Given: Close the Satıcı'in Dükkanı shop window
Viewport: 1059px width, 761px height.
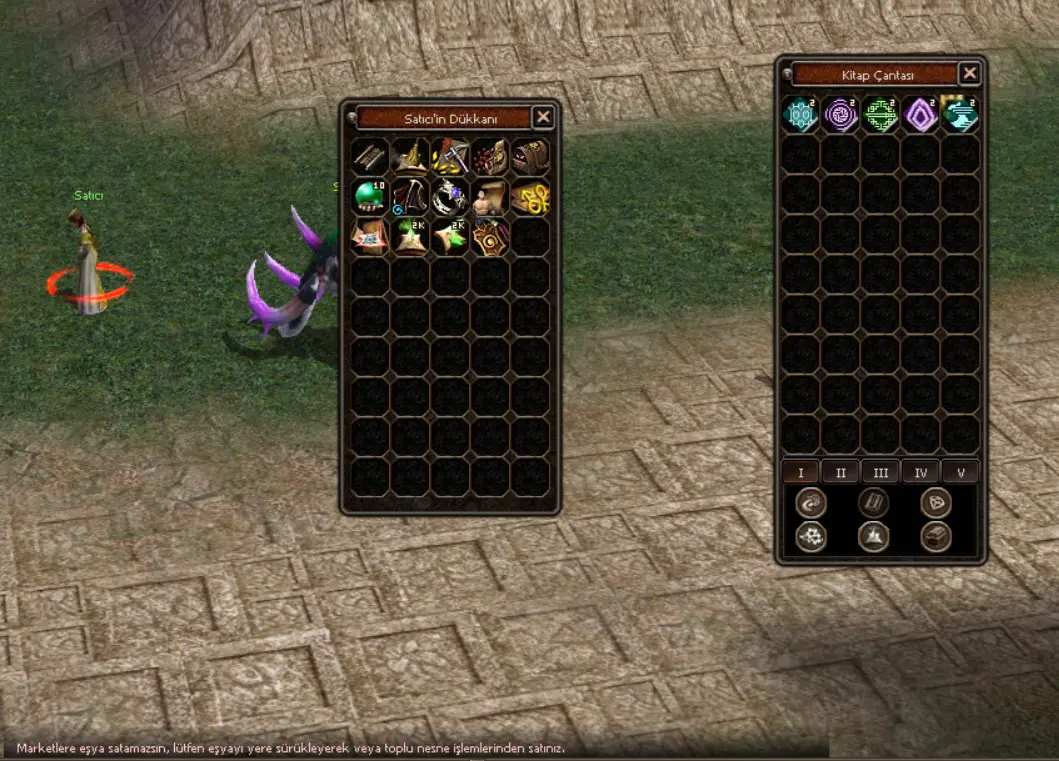Looking at the screenshot, I should click(x=543, y=118).
